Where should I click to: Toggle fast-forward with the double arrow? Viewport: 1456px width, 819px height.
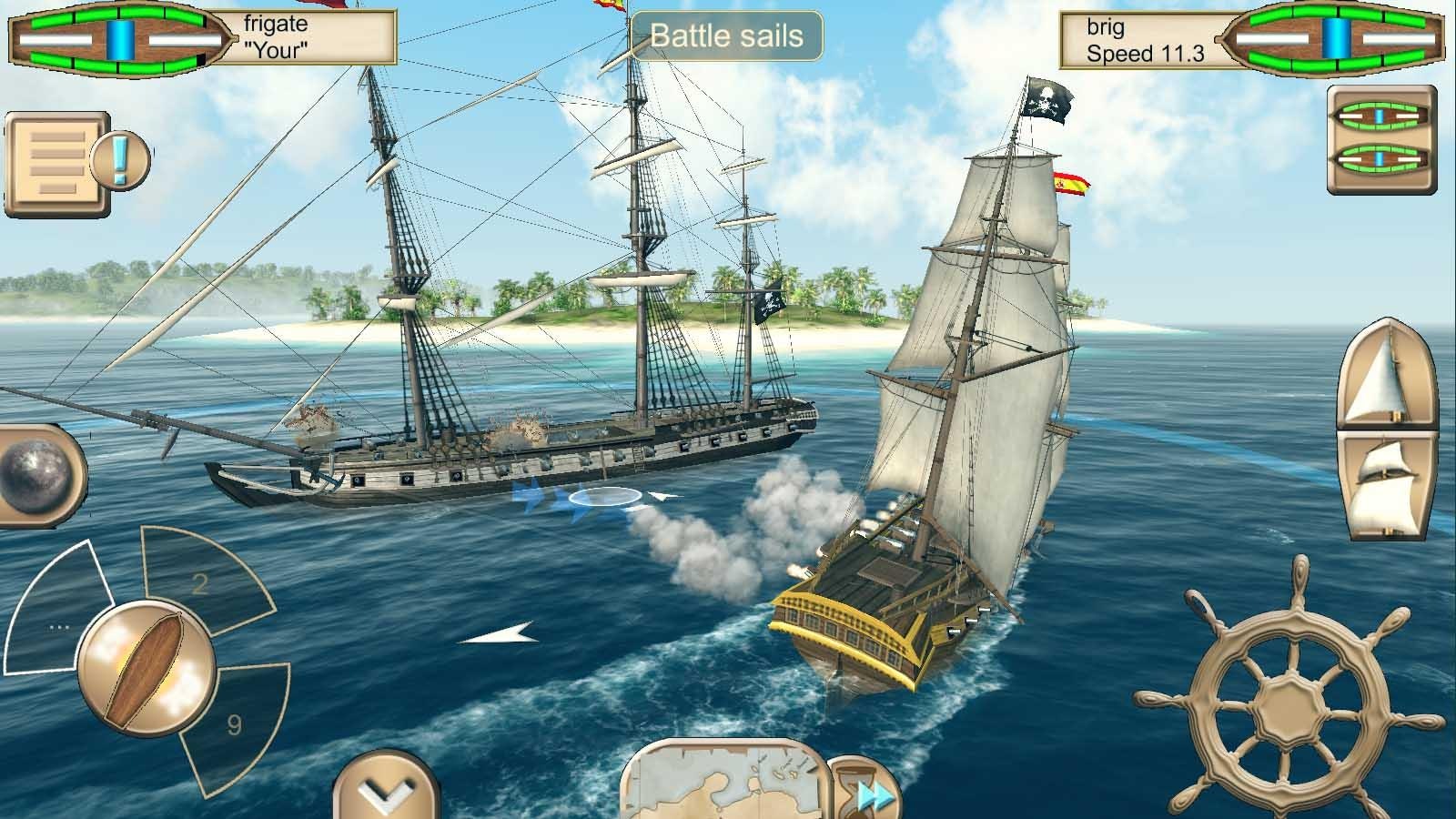(x=871, y=796)
